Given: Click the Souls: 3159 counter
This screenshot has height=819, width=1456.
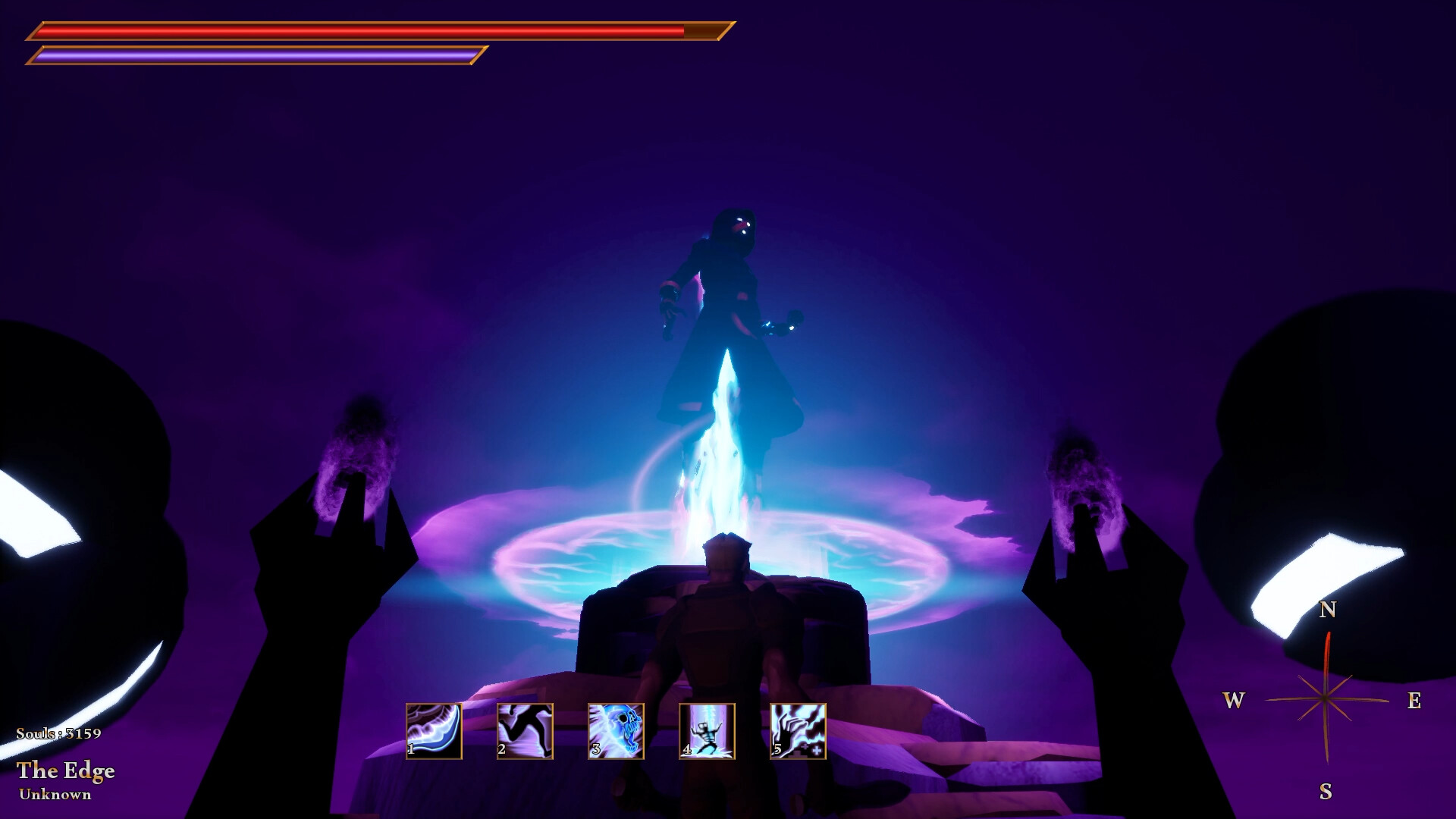Looking at the screenshot, I should coord(59,733).
